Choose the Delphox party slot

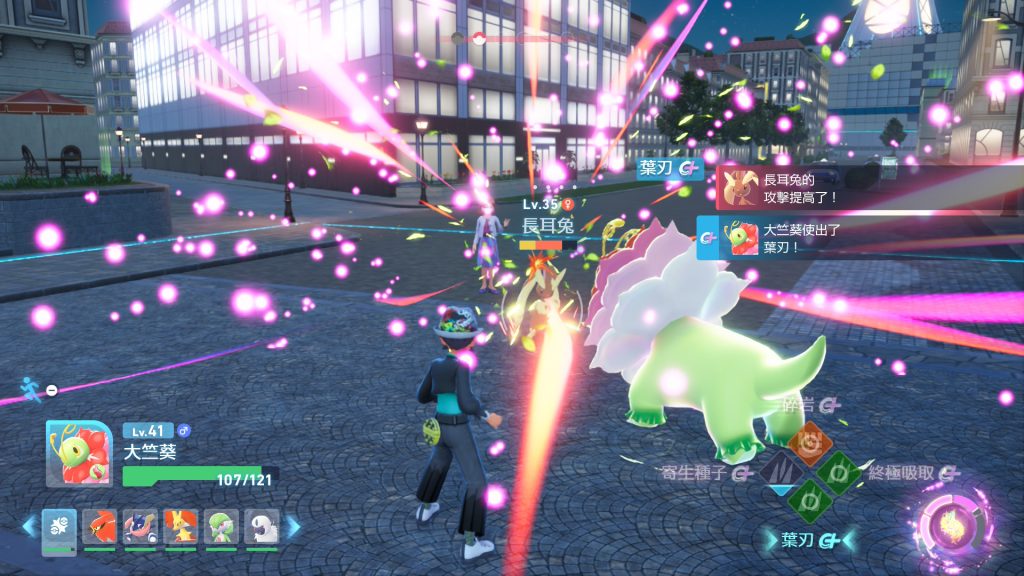pos(180,527)
